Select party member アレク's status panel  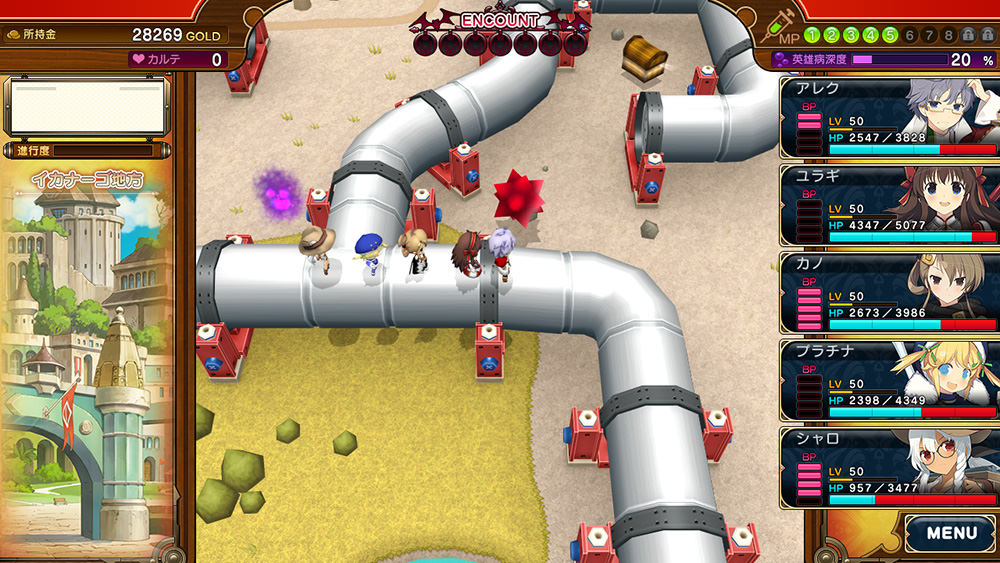pyautogui.click(x=889, y=118)
